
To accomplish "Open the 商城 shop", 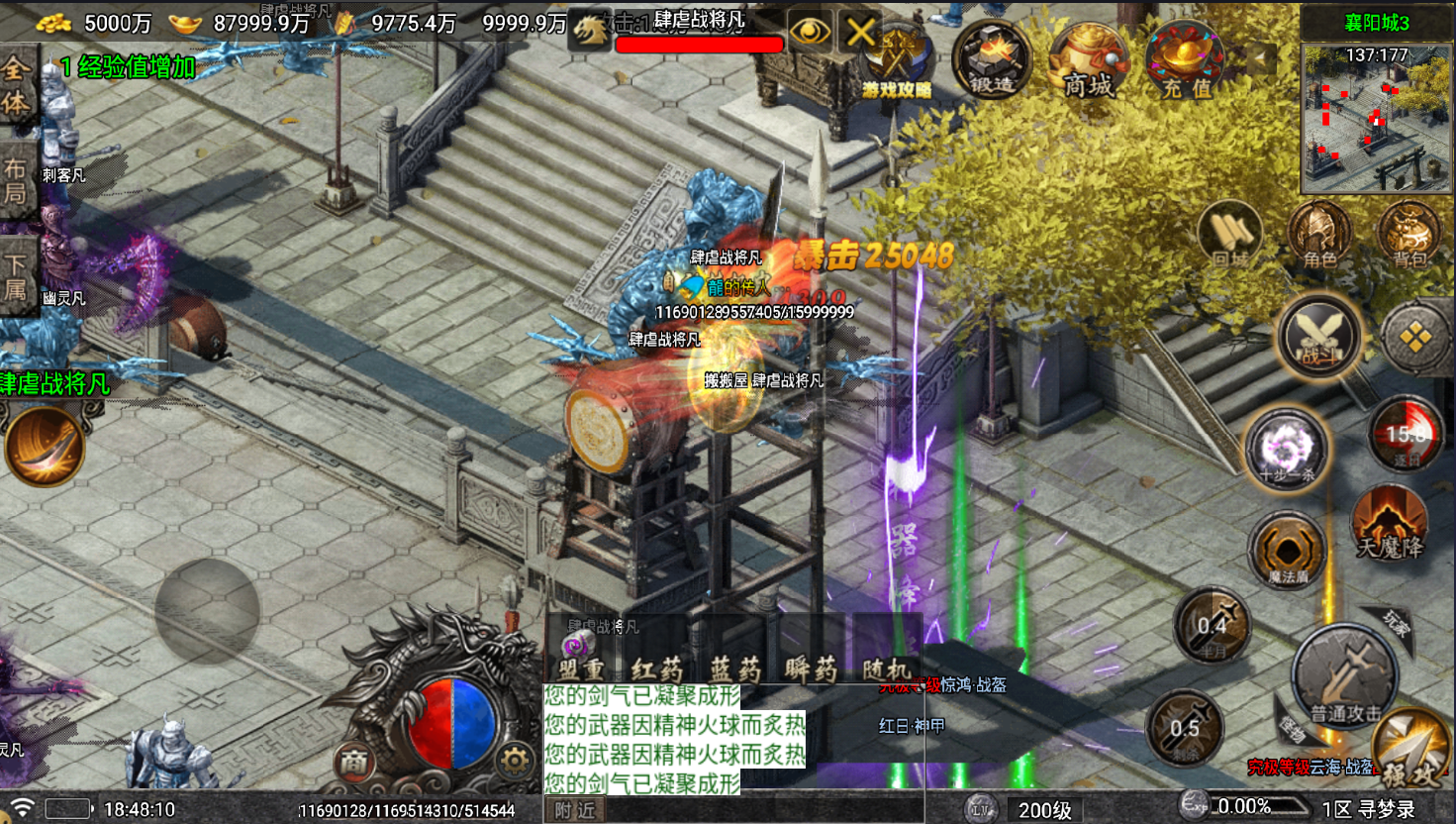I will (x=1088, y=59).
